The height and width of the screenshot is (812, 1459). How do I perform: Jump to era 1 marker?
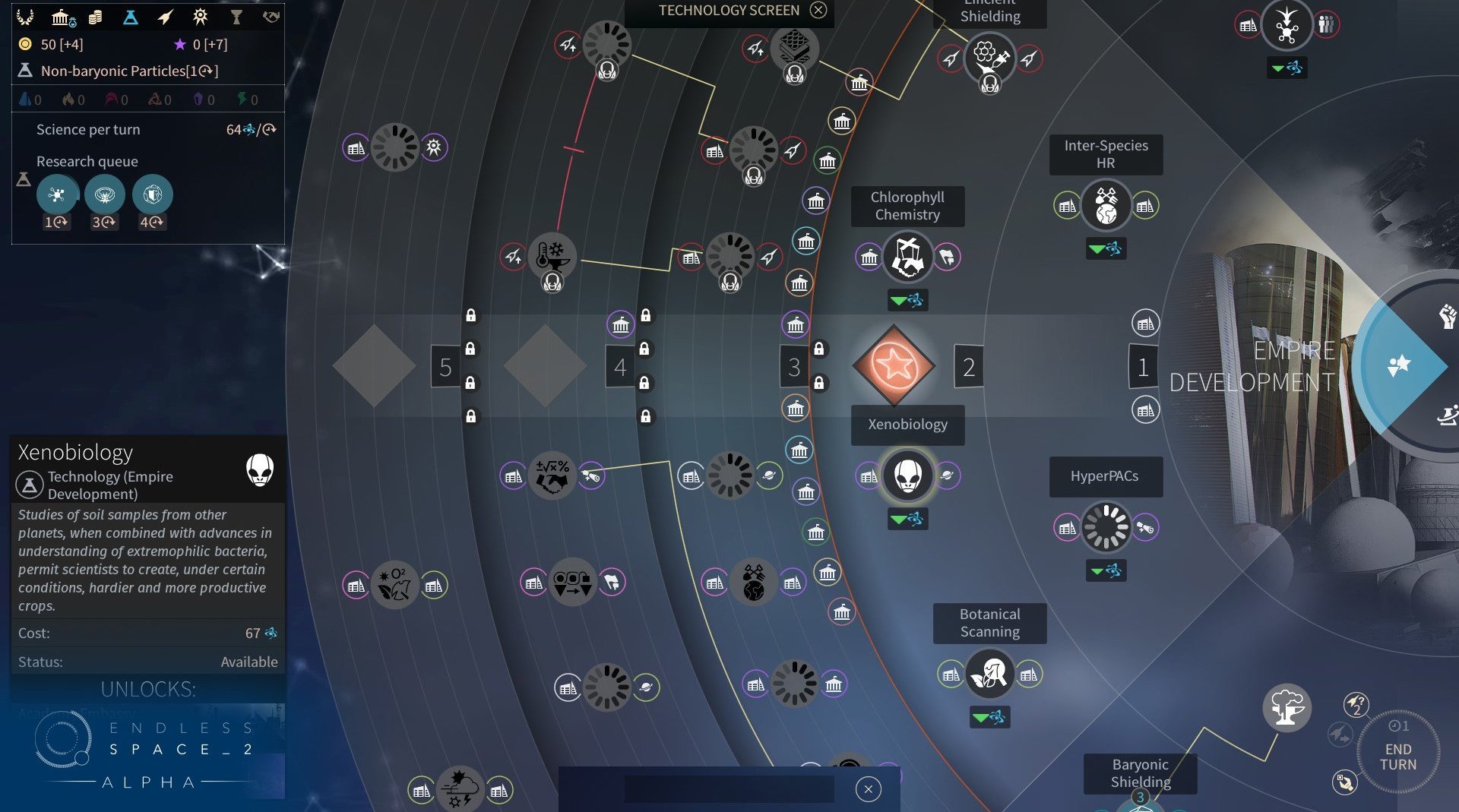[1142, 367]
